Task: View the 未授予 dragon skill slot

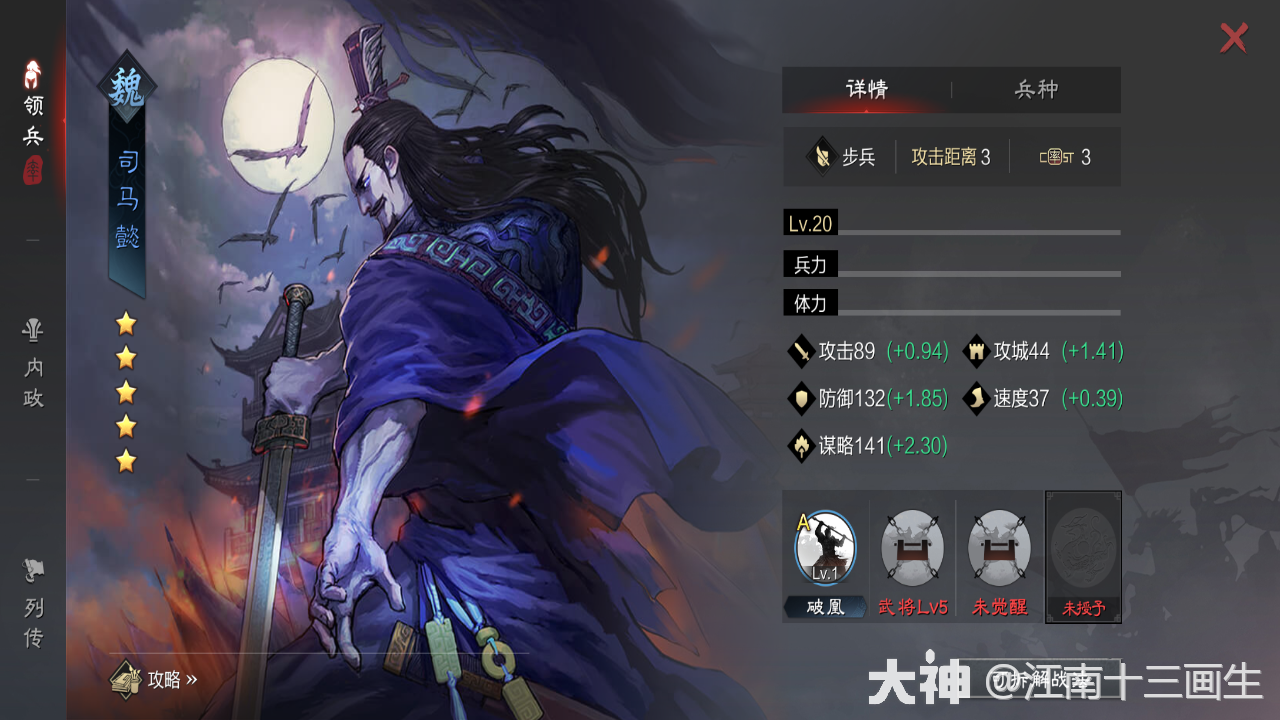Action: pyautogui.click(x=1082, y=546)
